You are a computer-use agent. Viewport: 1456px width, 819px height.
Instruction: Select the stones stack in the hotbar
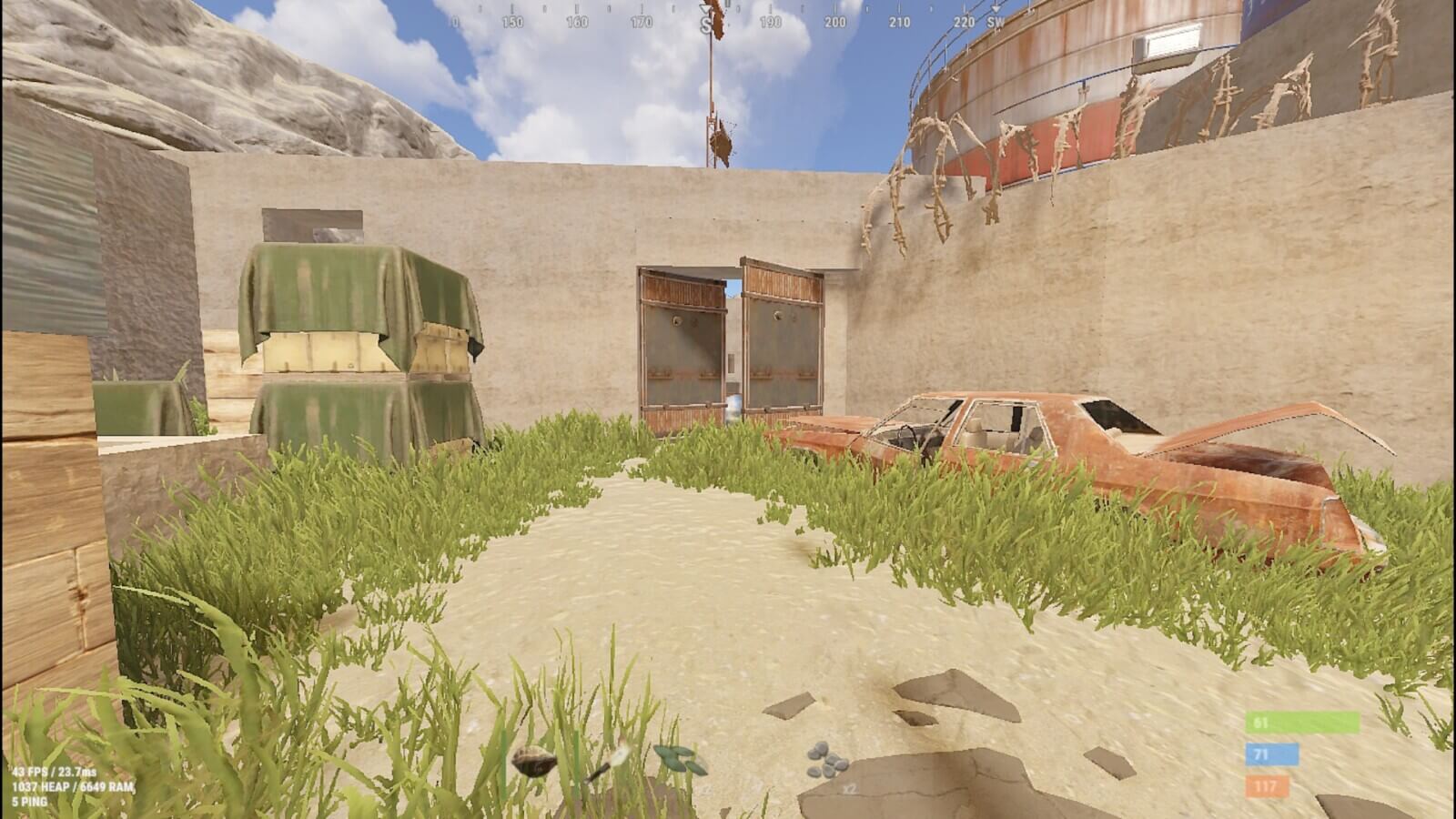[828, 760]
